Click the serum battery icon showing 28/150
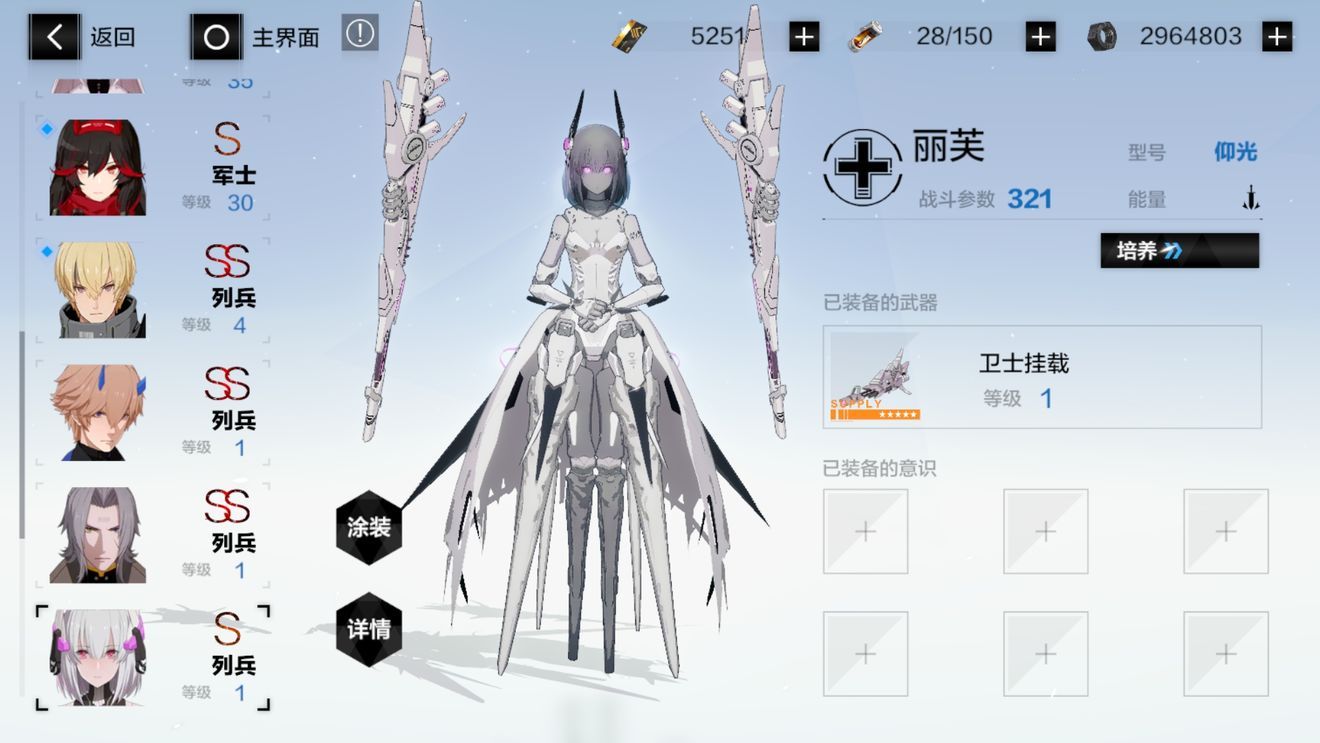Viewport: 1320px width, 743px height. pyautogui.click(x=866, y=35)
